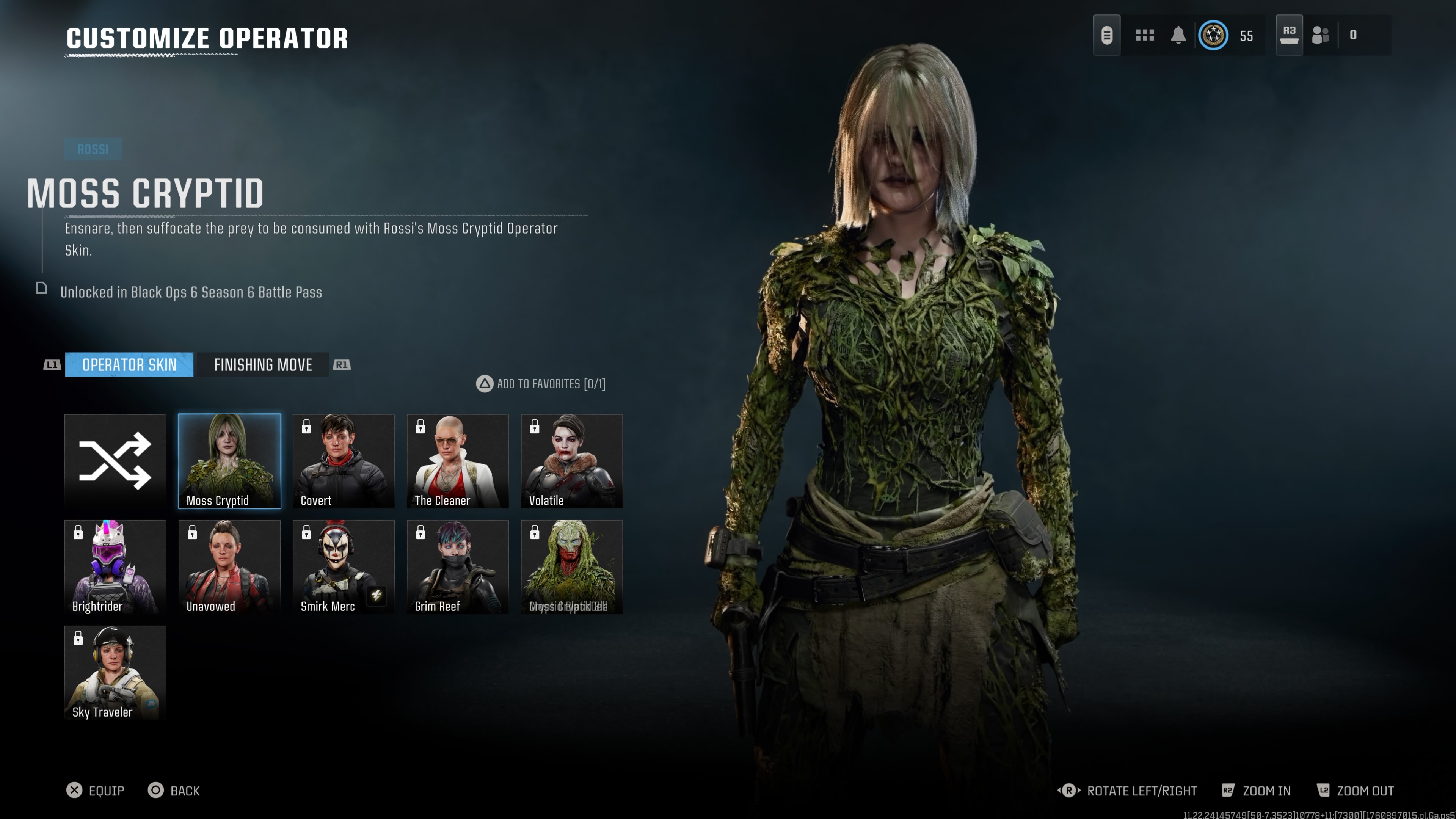Open the grid menu icon
Viewport: 1456px width, 819px height.
(1145, 35)
